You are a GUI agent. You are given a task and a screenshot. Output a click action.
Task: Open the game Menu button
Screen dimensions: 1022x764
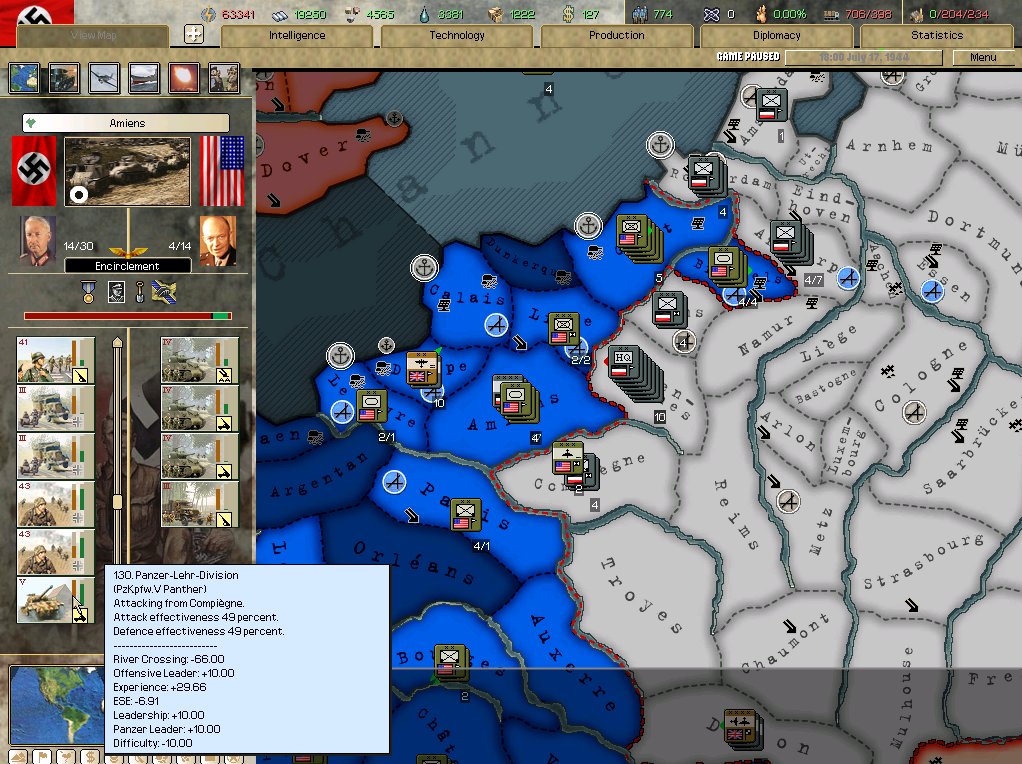point(983,58)
